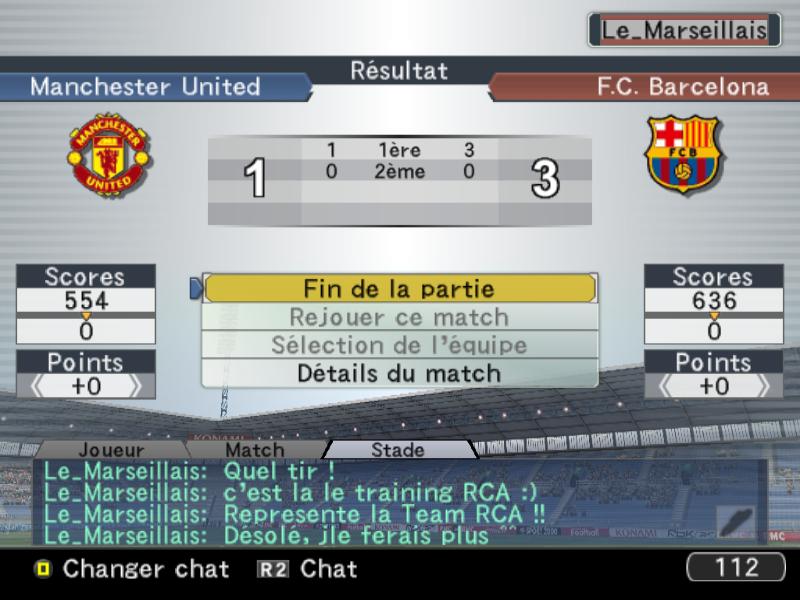Open "Détails du match"

point(399,373)
